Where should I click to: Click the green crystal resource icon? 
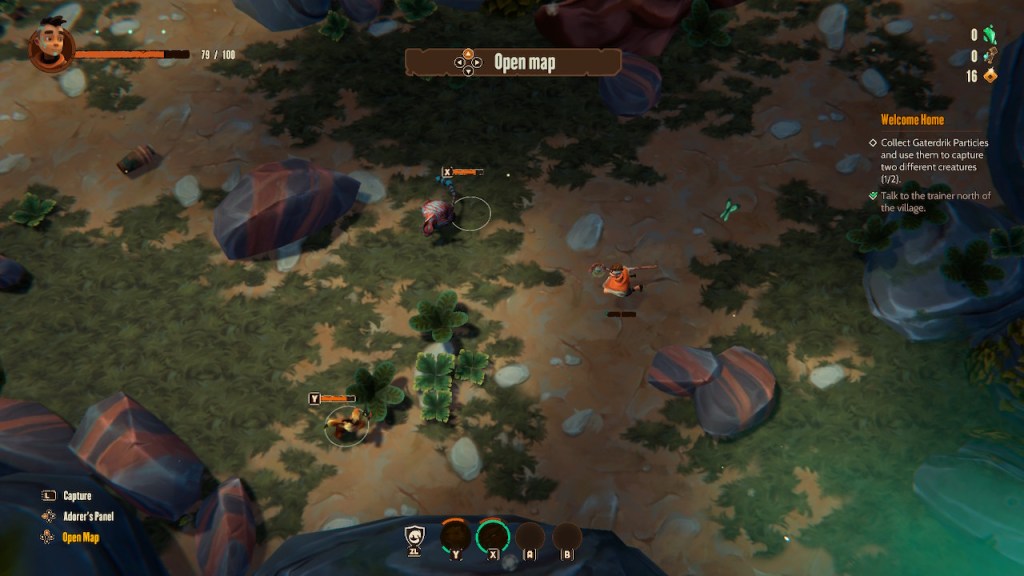(991, 35)
